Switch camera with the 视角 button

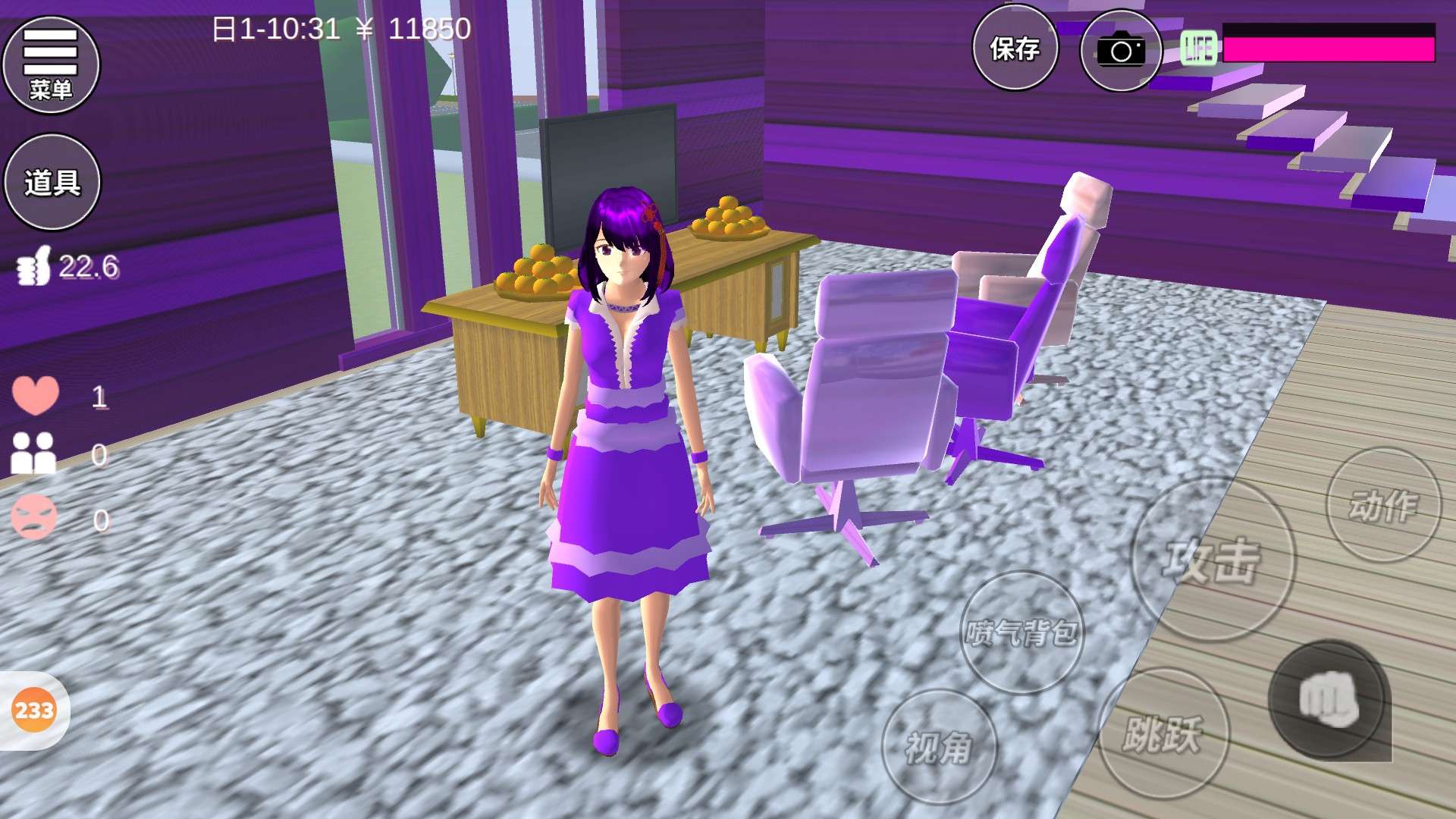[939, 747]
